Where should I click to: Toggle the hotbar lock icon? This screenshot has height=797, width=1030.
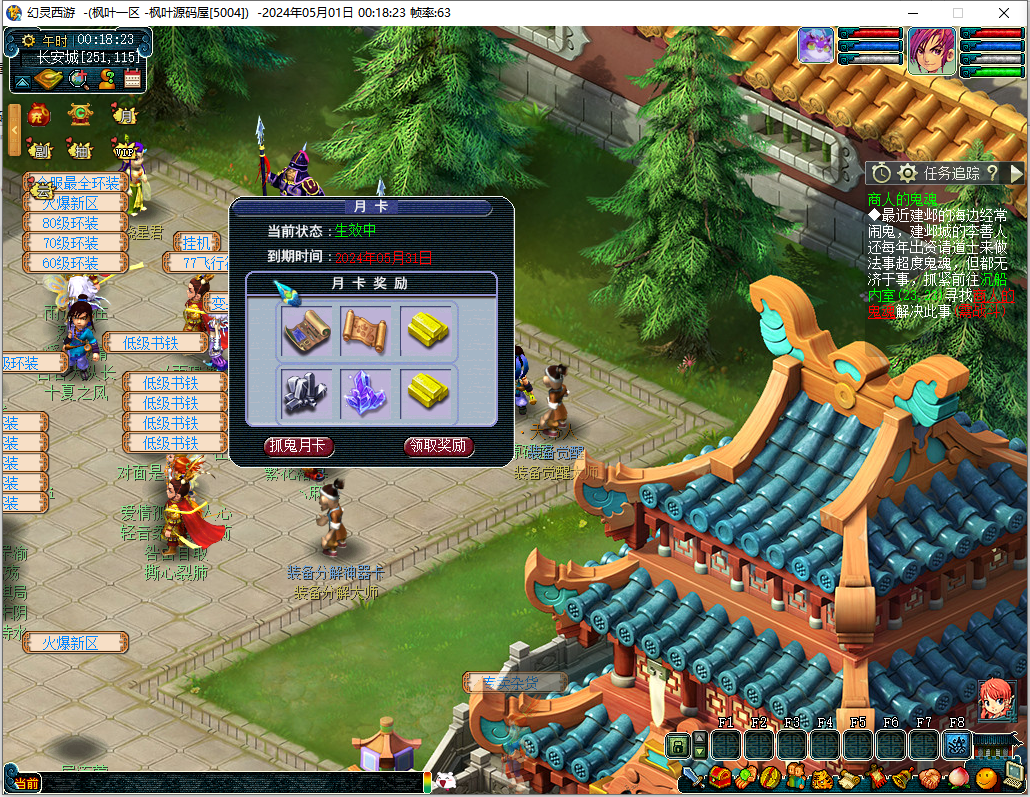[x=678, y=745]
